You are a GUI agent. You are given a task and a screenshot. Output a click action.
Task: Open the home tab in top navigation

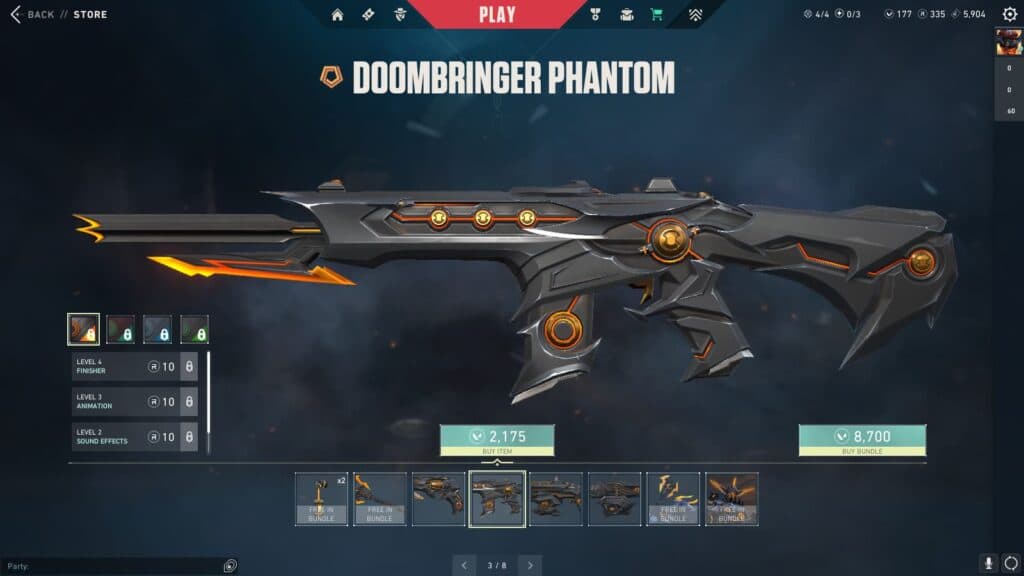[x=337, y=15]
